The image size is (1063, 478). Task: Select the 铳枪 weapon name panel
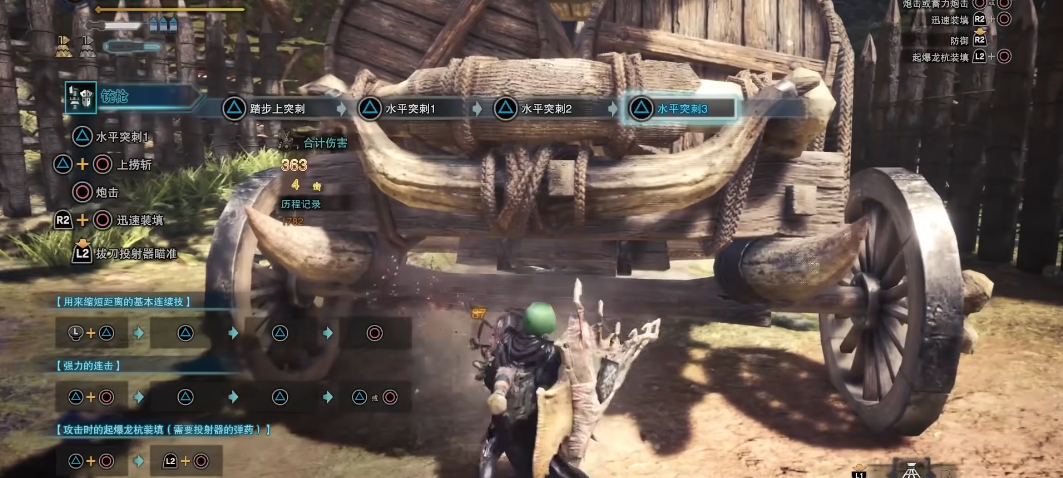pos(130,96)
